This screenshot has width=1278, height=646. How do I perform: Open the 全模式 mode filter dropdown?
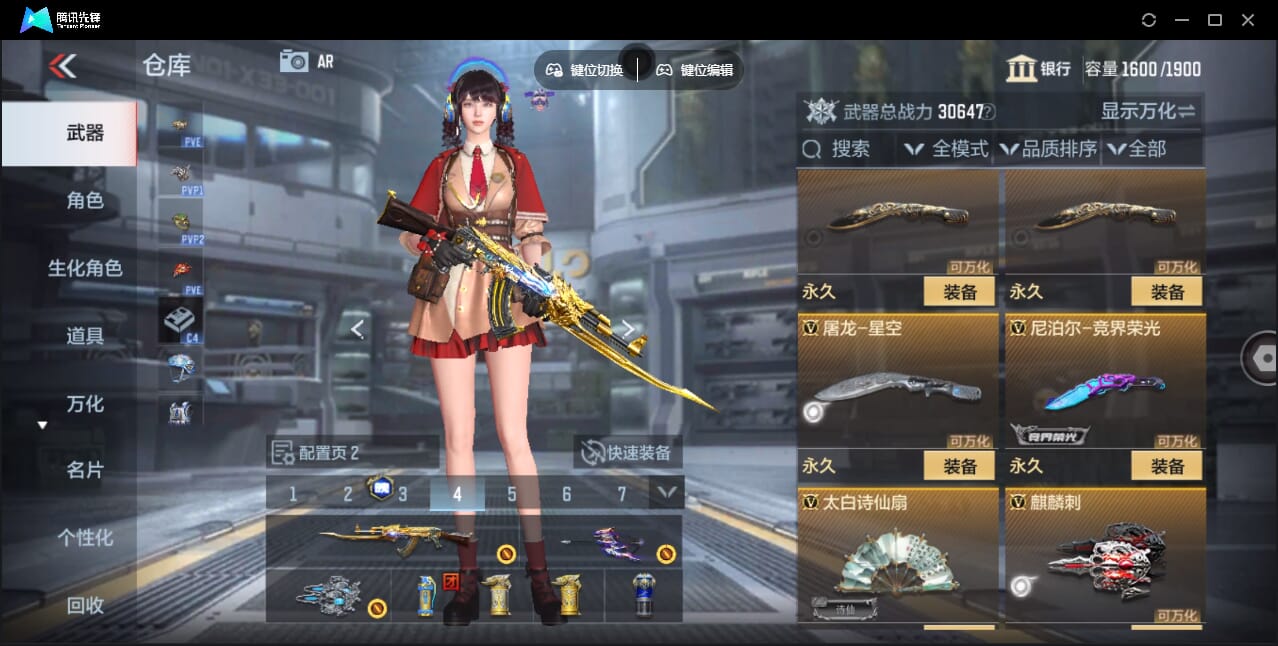(947, 149)
